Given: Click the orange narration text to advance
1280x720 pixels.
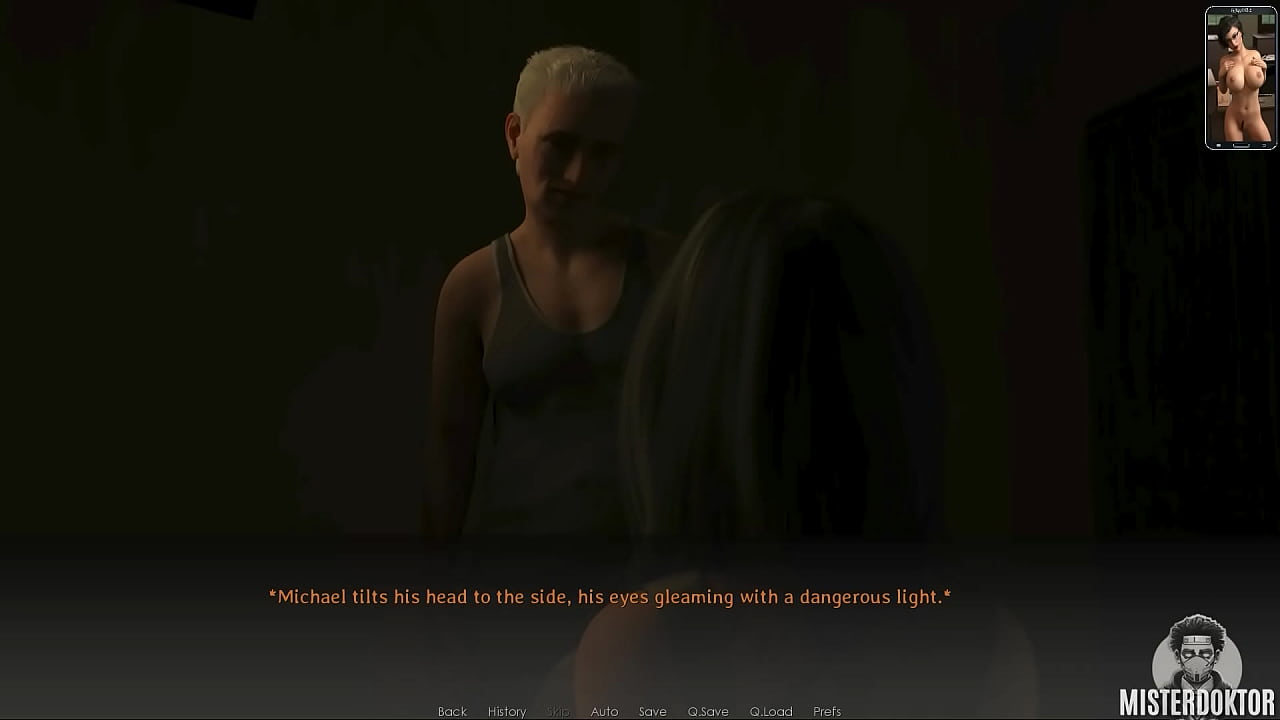Looking at the screenshot, I should 608,595.
